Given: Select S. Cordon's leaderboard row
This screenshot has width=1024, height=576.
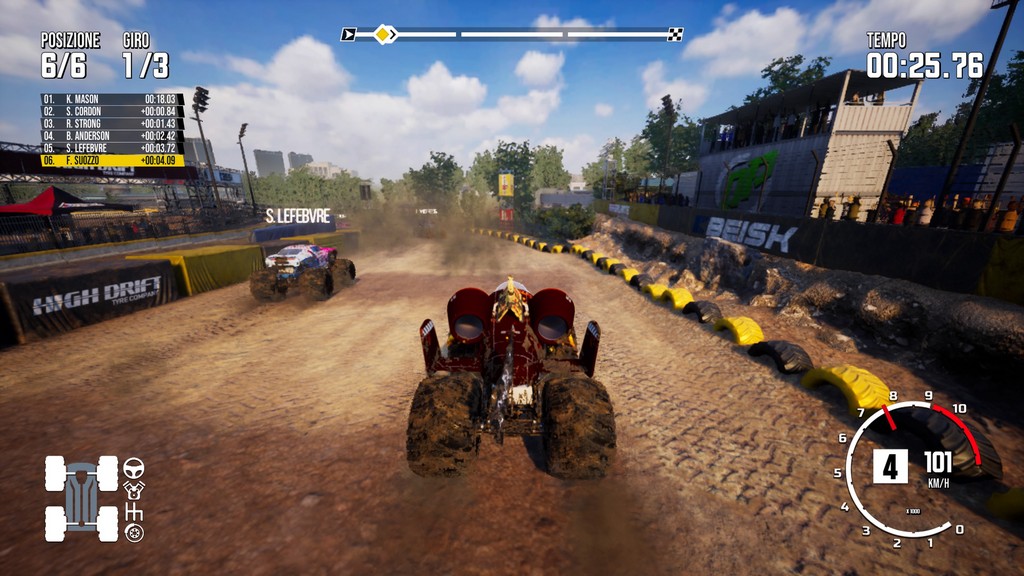Looking at the screenshot, I should click(x=112, y=111).
